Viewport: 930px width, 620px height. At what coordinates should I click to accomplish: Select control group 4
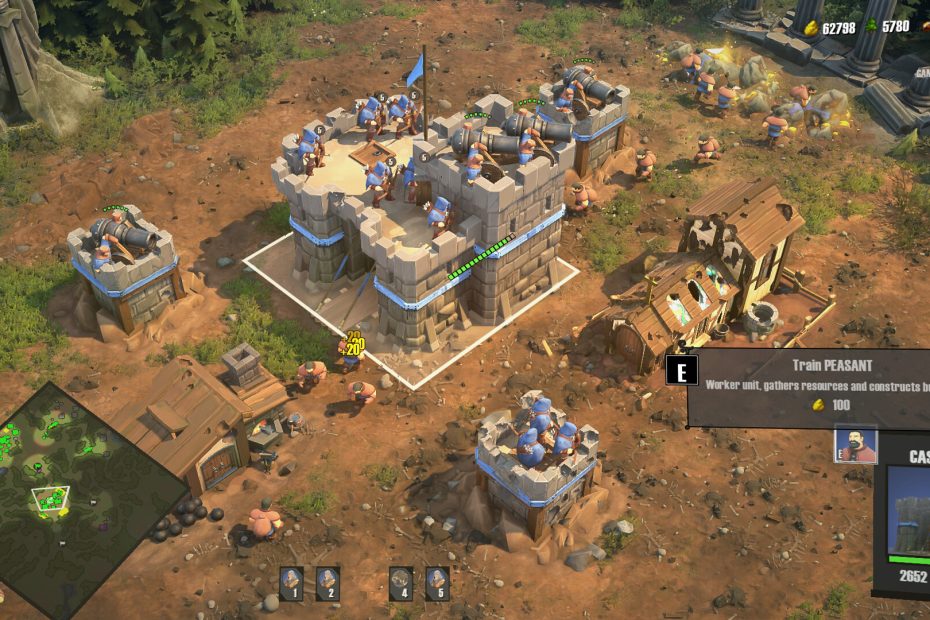pyautogui.click(x=401, y=582)
